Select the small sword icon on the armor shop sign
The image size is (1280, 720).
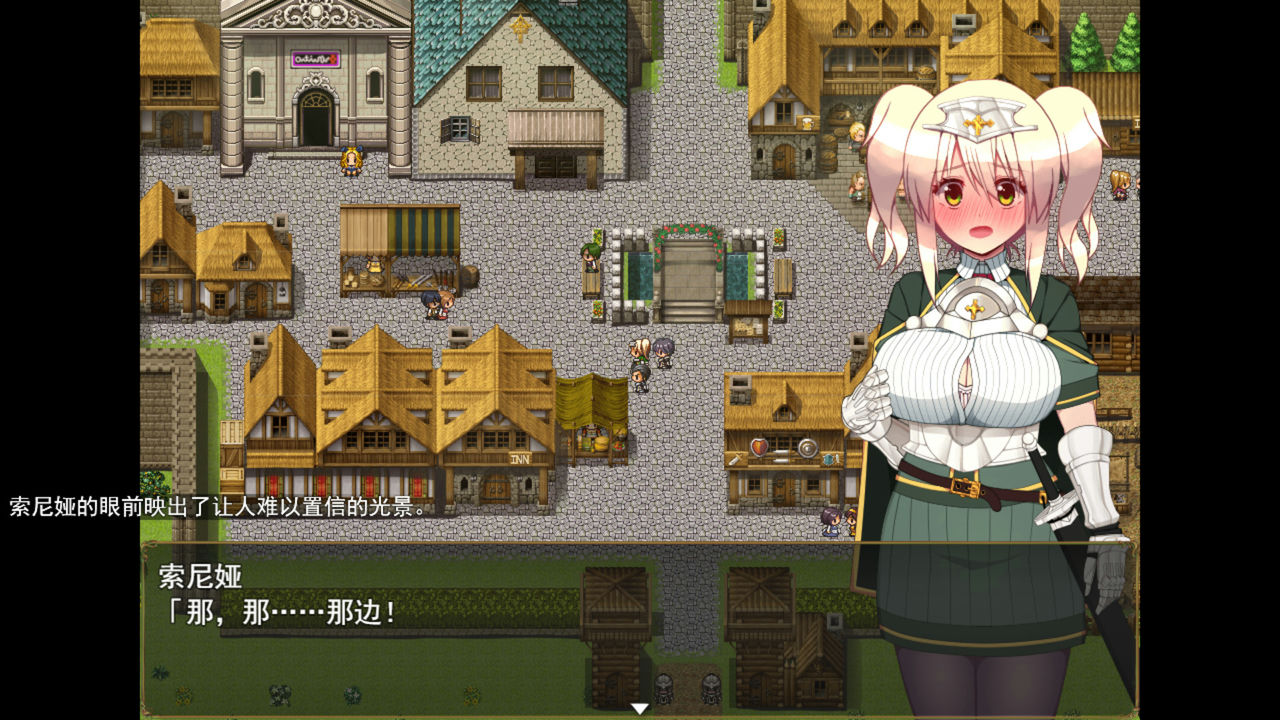pos(736,458)
